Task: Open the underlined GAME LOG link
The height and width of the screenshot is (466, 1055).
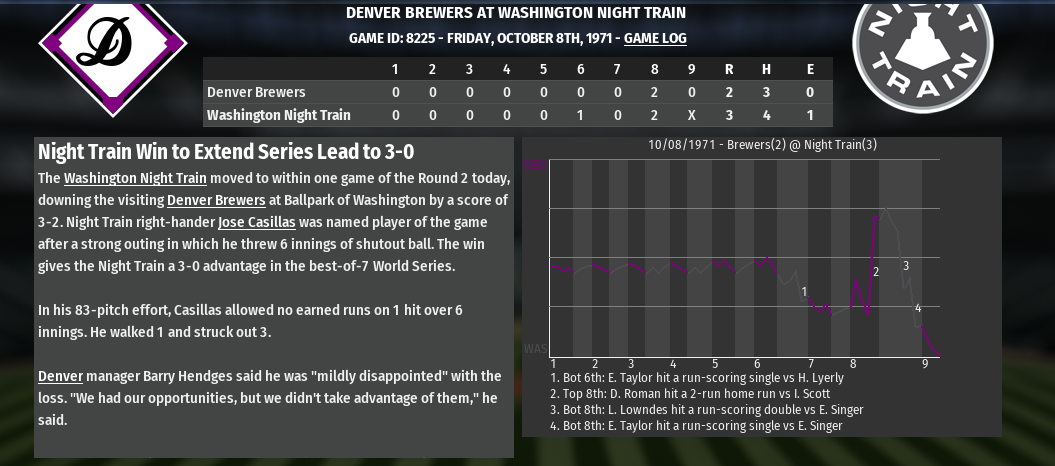Action: pyautogui.click(x=655, y=39)
